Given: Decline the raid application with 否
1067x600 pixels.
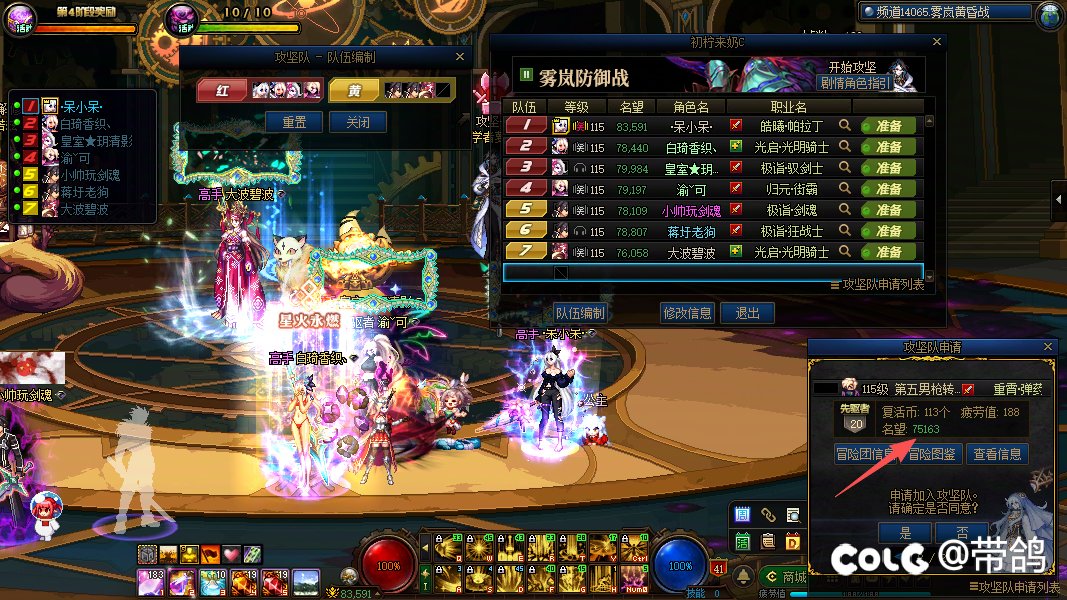Looking at the screenshot, I should [961, 532].
